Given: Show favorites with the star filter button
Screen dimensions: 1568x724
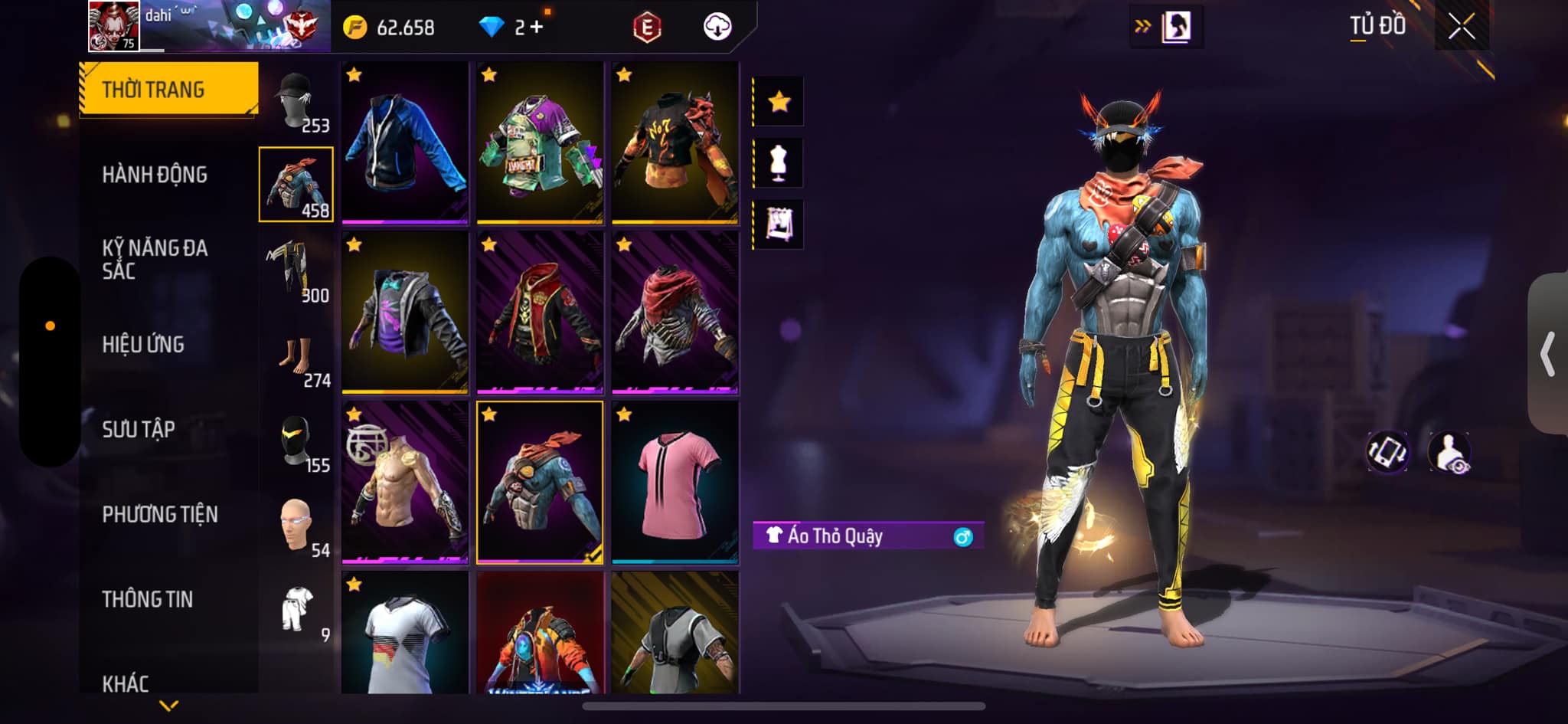Looking at the screenshot, I should (x=779, y=101).
